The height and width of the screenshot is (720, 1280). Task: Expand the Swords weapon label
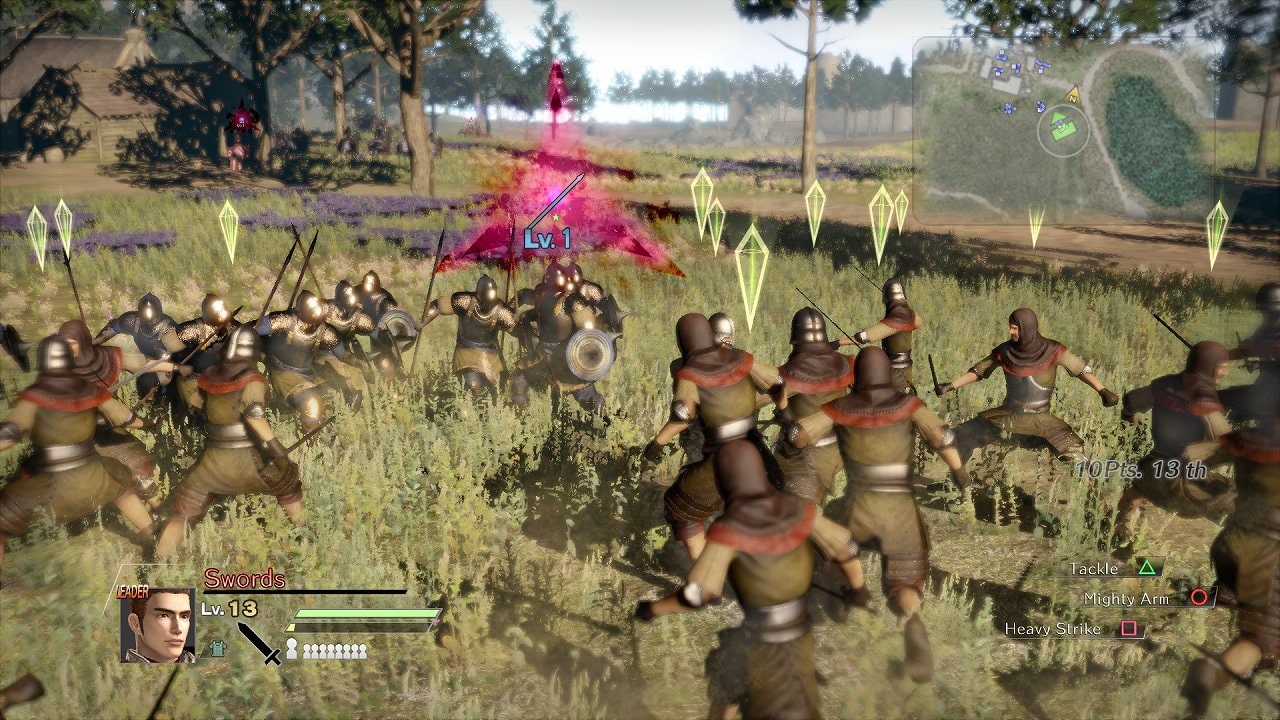245,576
